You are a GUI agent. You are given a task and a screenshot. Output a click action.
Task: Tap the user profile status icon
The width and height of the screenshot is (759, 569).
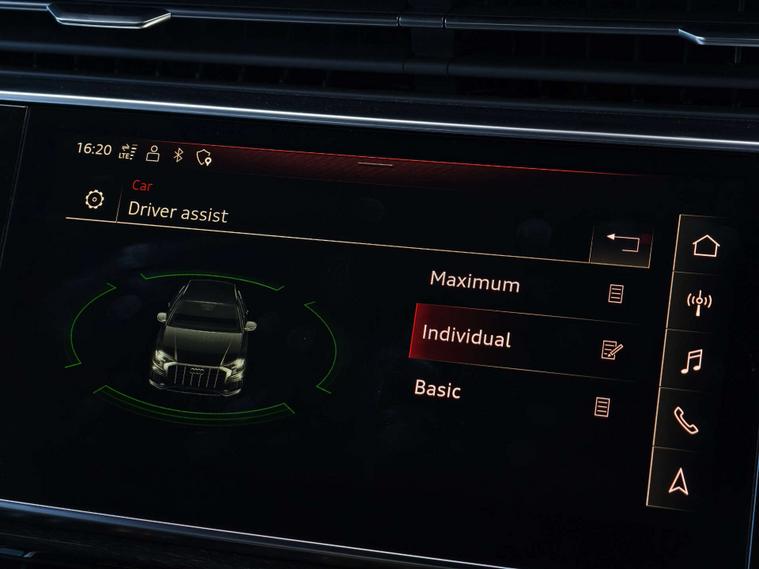point(153,153)
